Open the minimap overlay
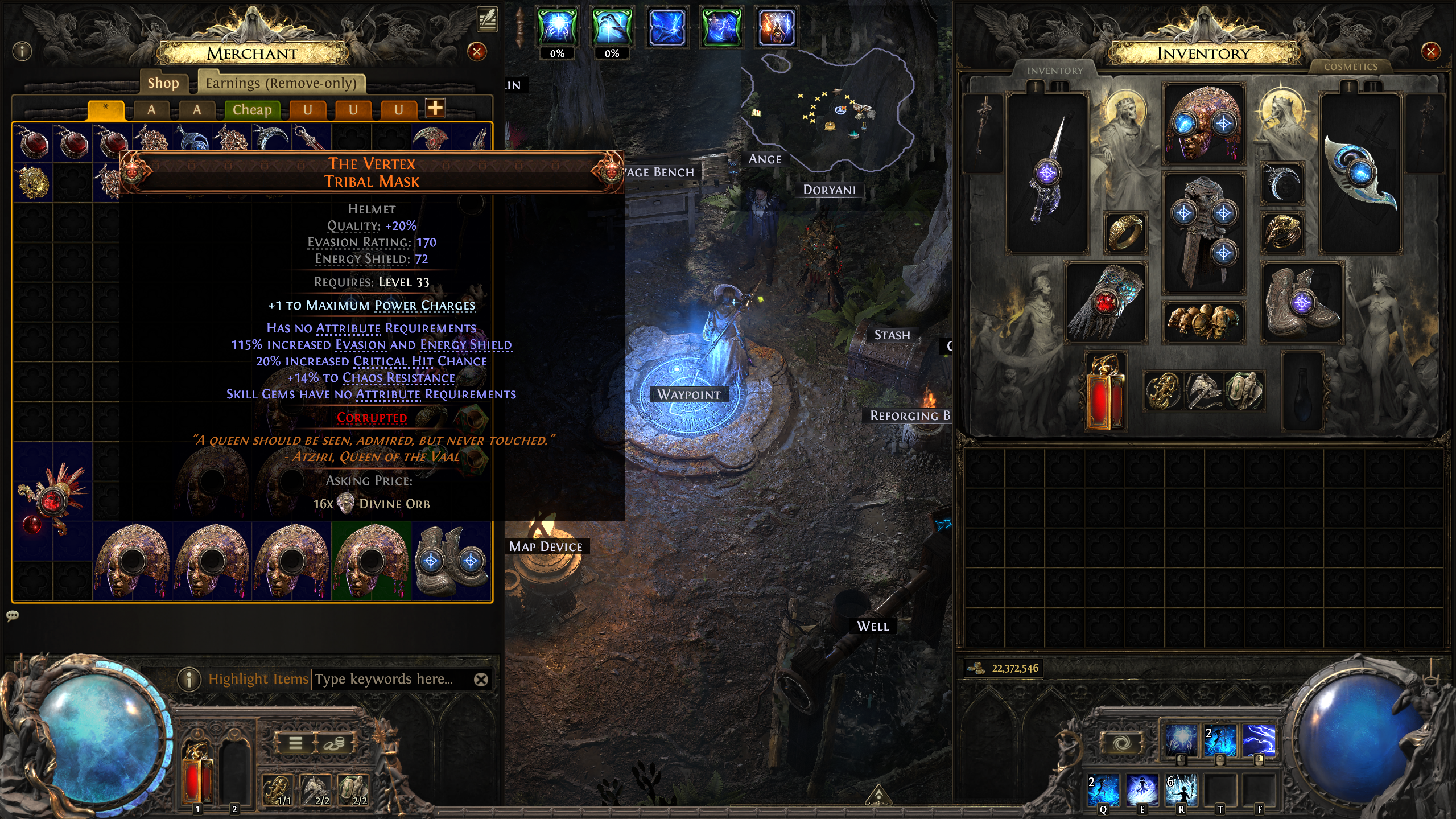Image resolution: width=1456 pixels, height=819 pixels. 828,108
